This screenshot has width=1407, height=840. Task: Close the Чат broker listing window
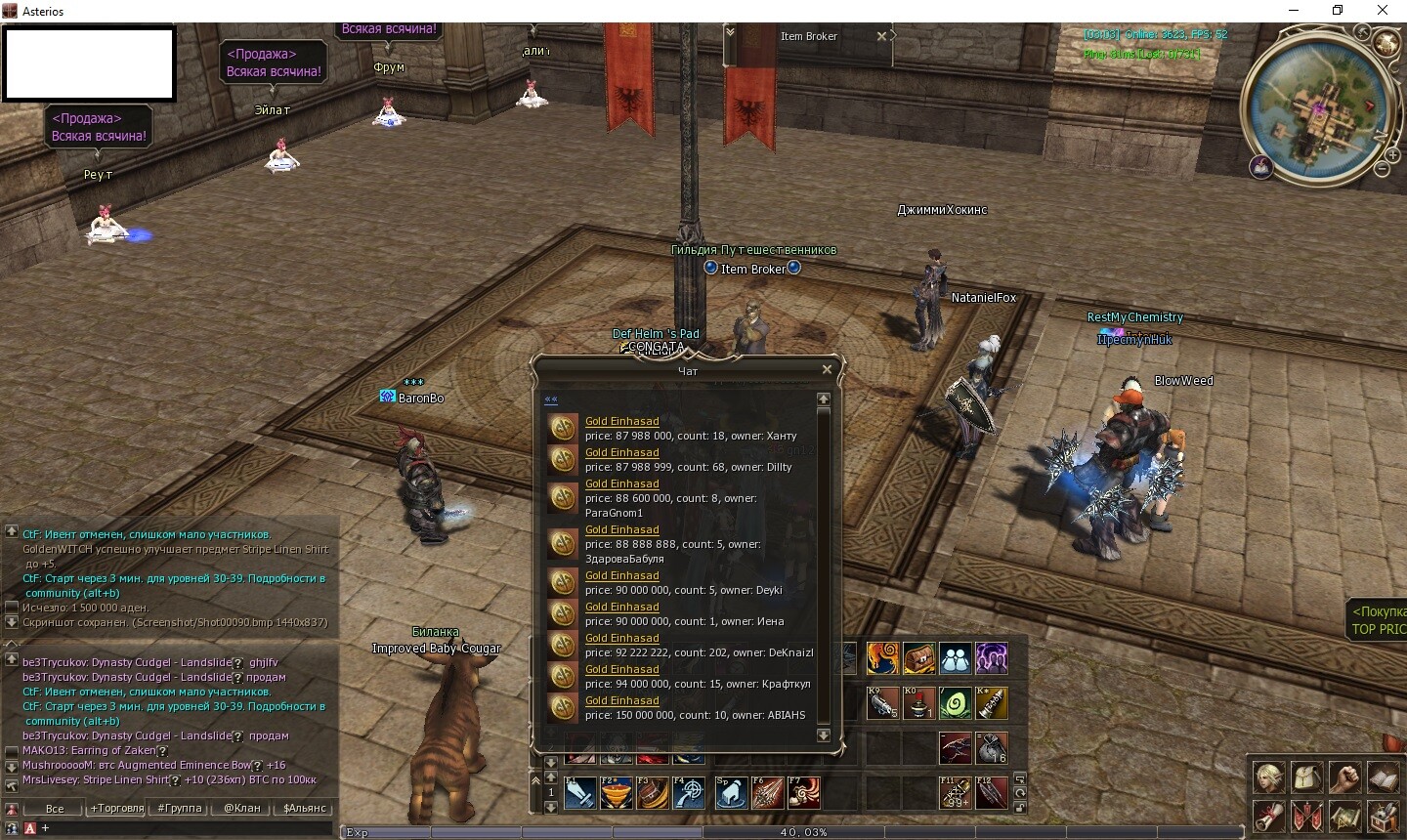pyautogui.click(x=827, y=369)
